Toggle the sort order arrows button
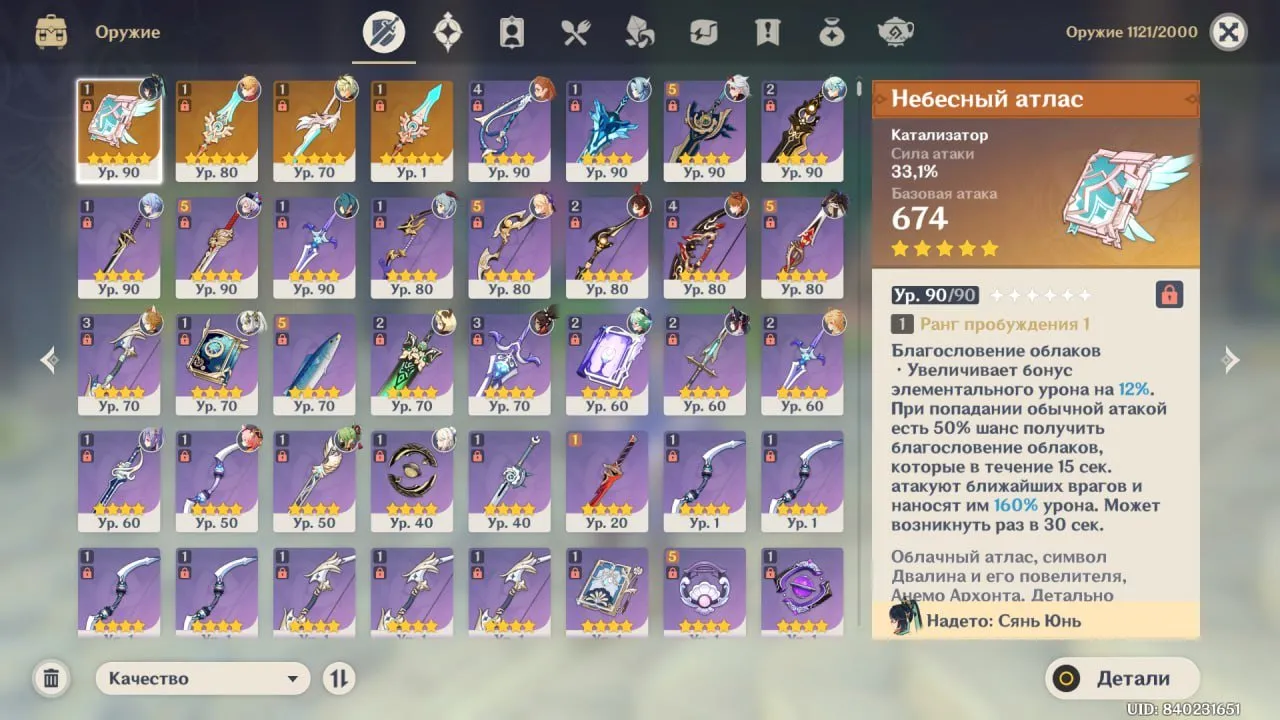Image resolution: width=1280 pixels, height=720 pixels. [x=339, y=678]
